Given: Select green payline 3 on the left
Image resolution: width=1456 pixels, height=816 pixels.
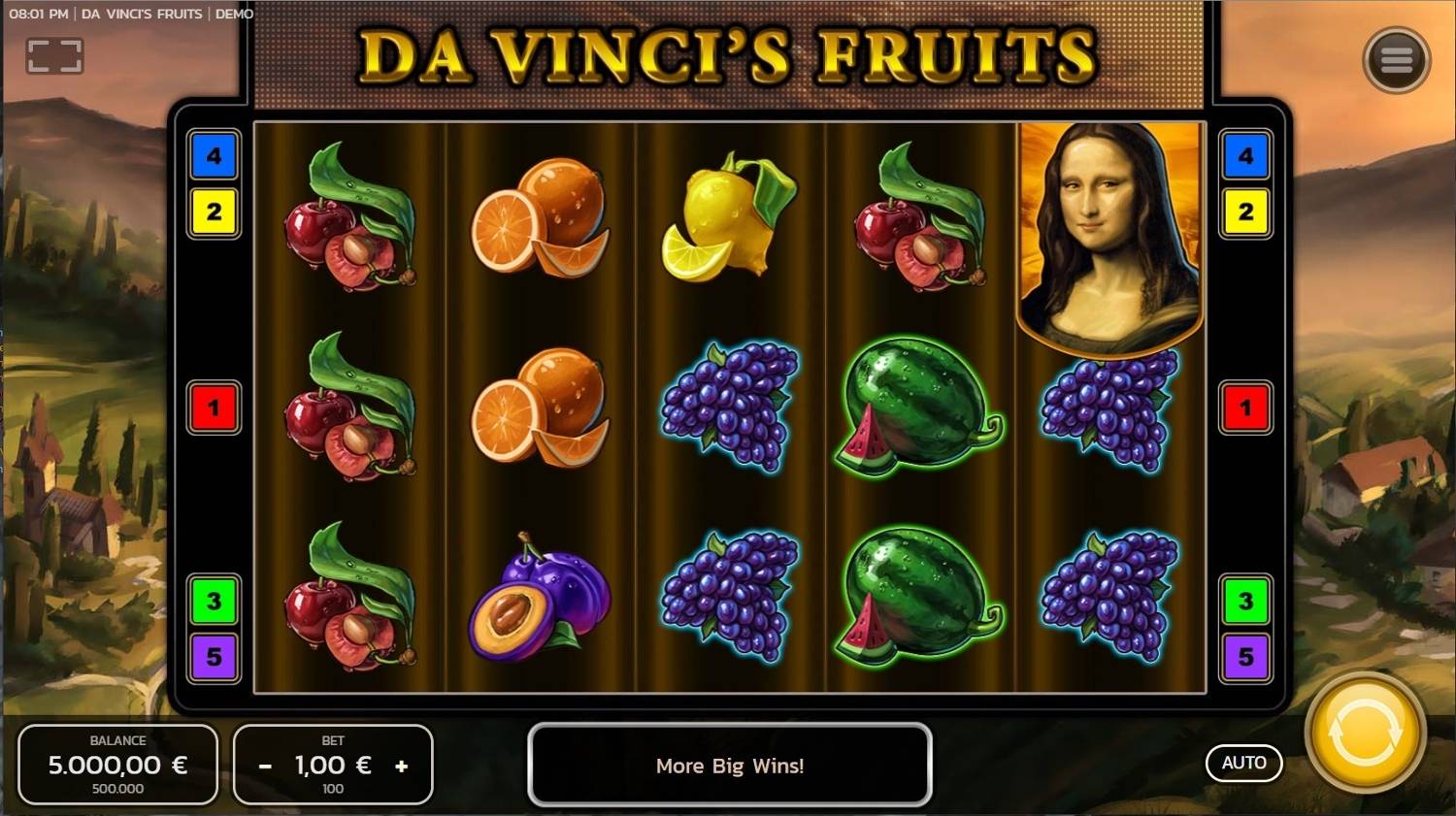Looking at the screenshot, I should tap(214, 601).
